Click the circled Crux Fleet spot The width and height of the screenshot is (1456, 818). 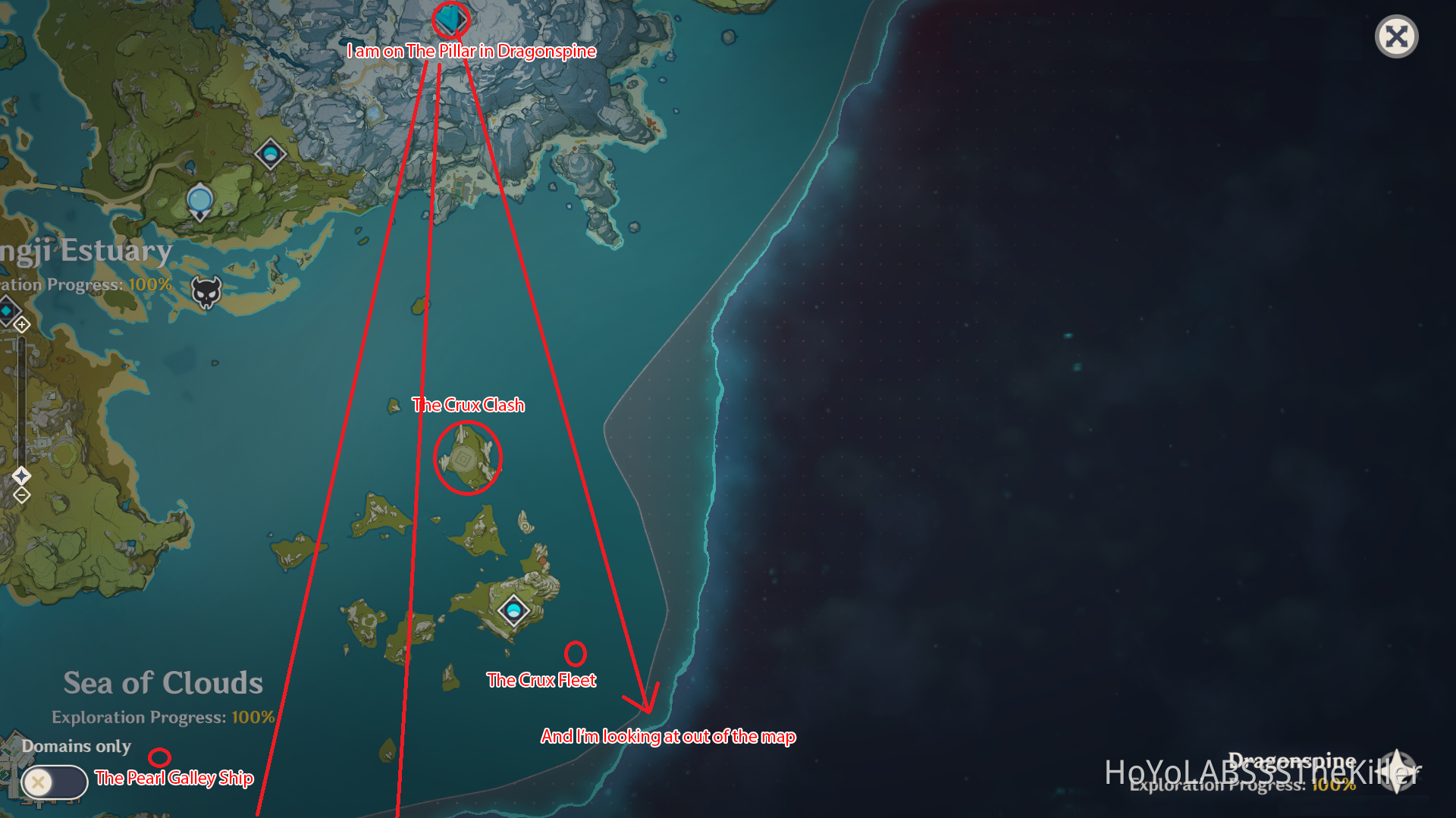pyautogui.click(x=576, y=652)
